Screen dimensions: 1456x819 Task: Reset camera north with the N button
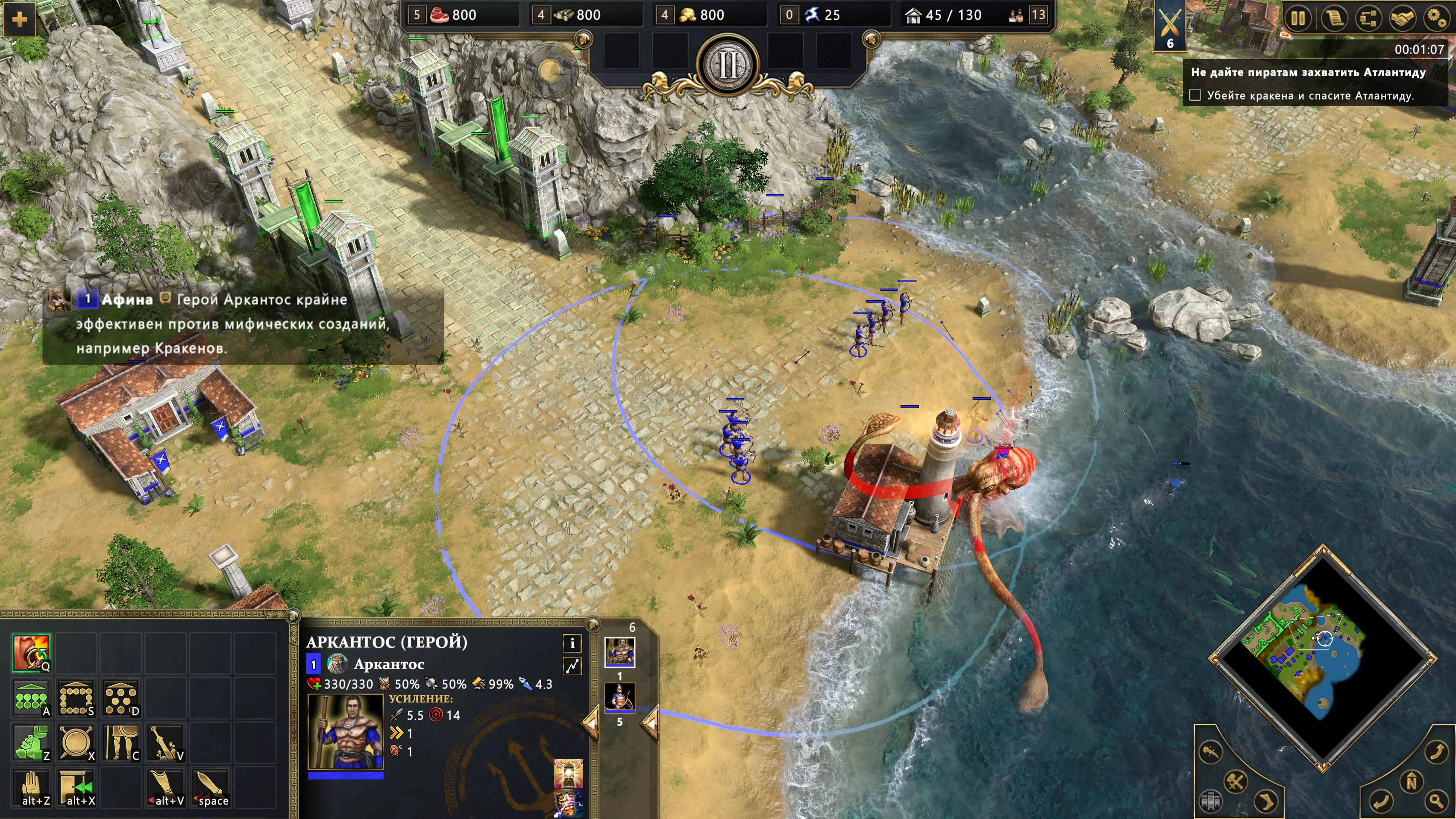(1411, 782)
